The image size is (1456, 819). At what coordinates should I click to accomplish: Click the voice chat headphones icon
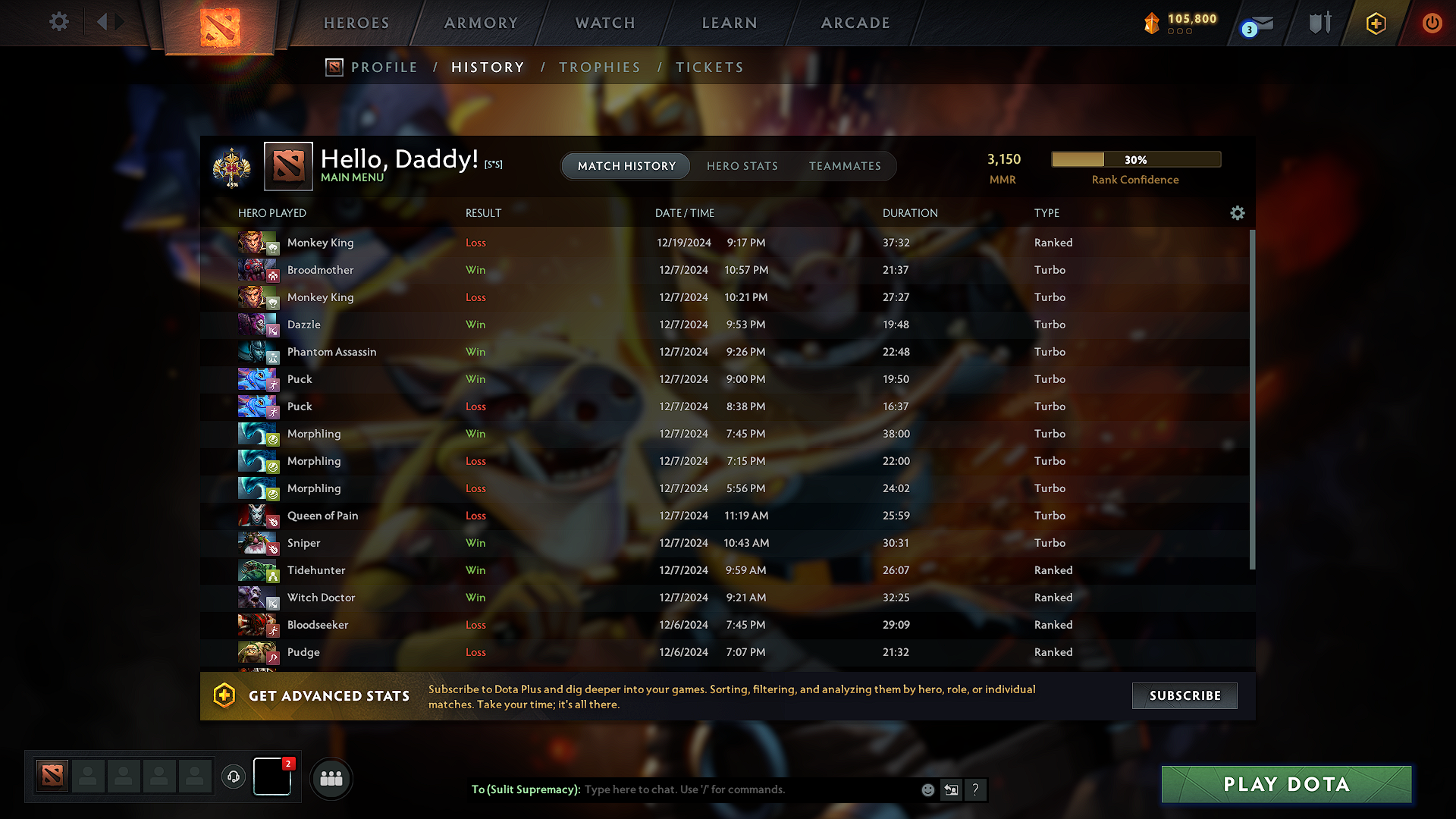[233, 777]
